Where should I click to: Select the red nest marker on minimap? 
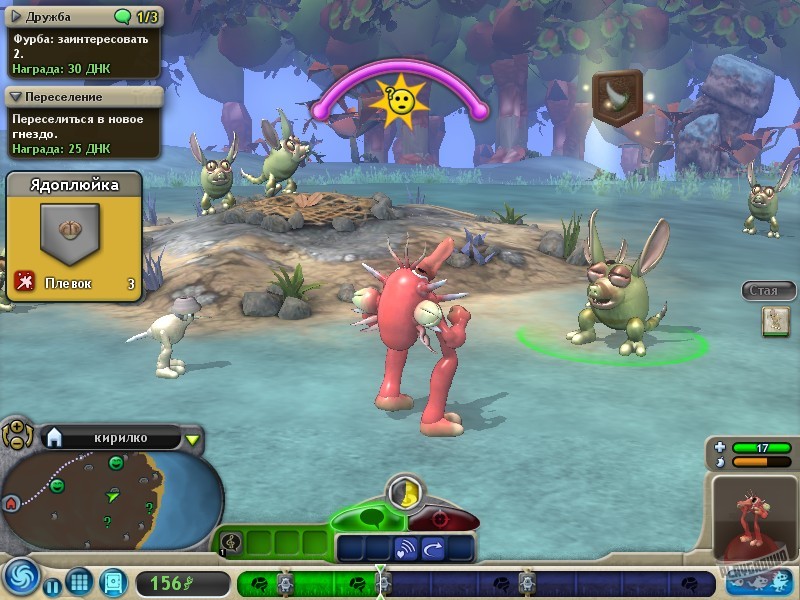coord(12,503)
